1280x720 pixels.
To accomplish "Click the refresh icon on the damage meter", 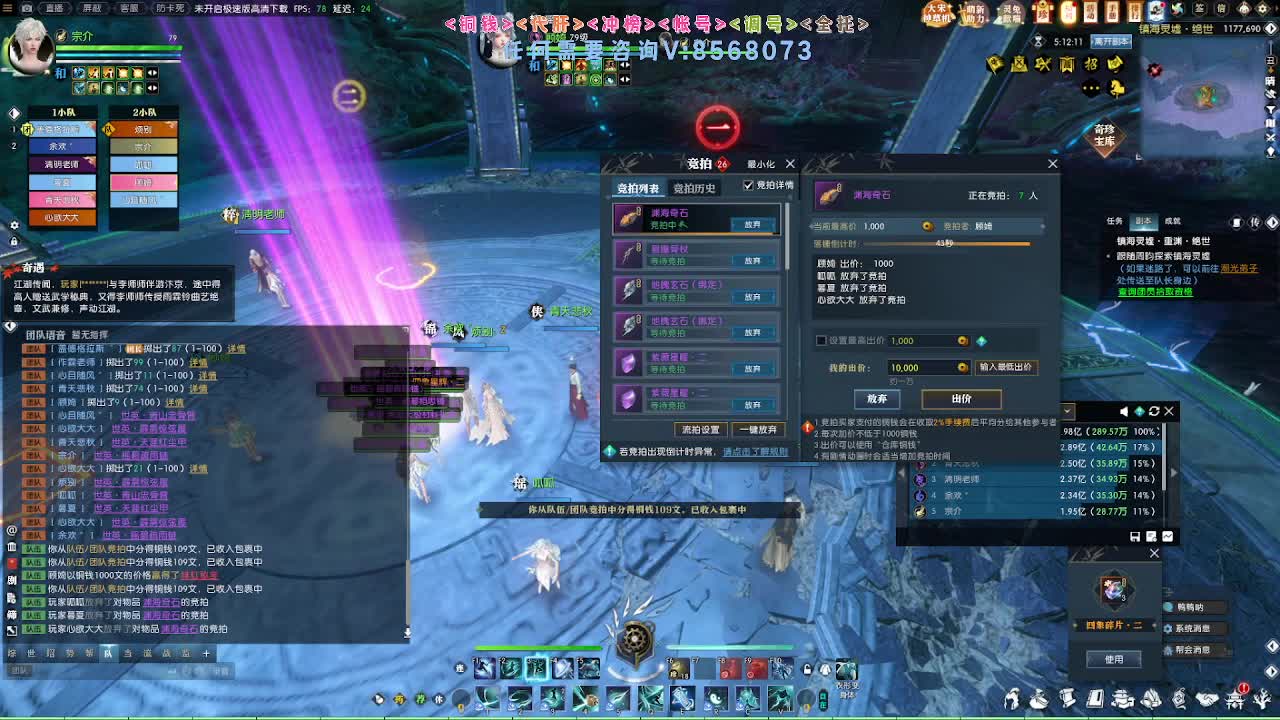I will 1154,411.
